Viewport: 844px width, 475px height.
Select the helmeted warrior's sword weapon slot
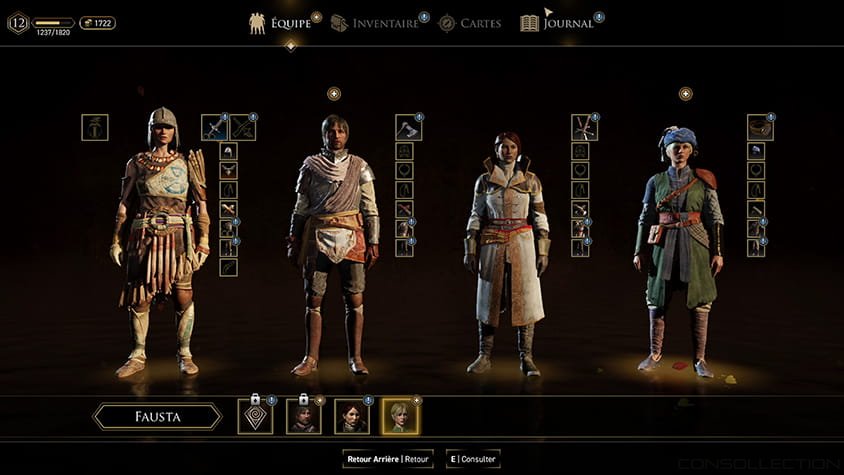[x=215, y=127]
